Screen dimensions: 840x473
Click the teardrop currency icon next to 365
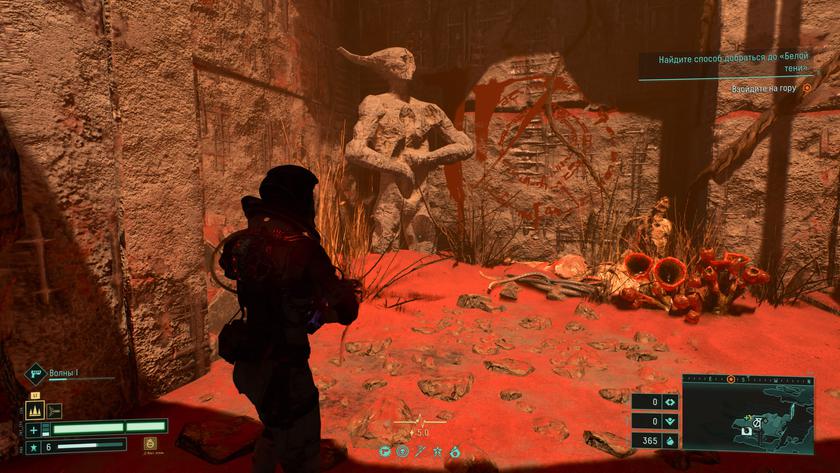click(x=670, y=440)
